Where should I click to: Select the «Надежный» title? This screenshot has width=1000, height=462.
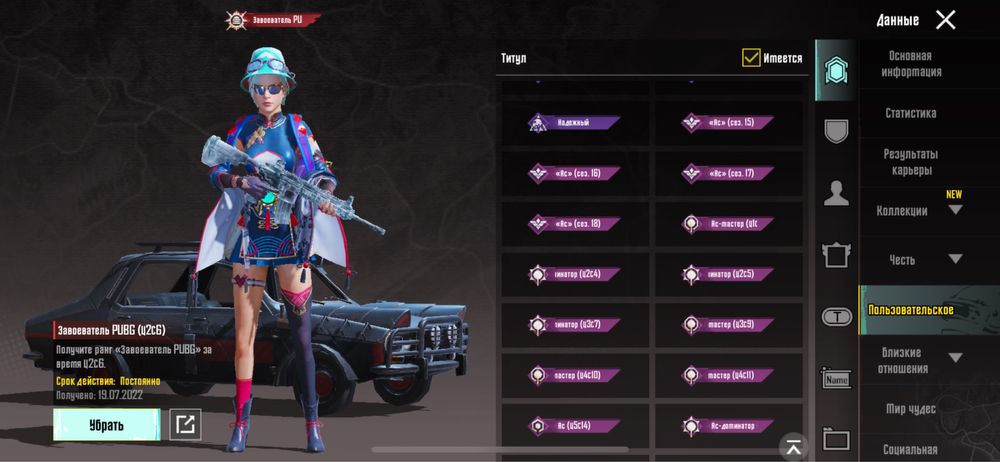tap(574, 123)
